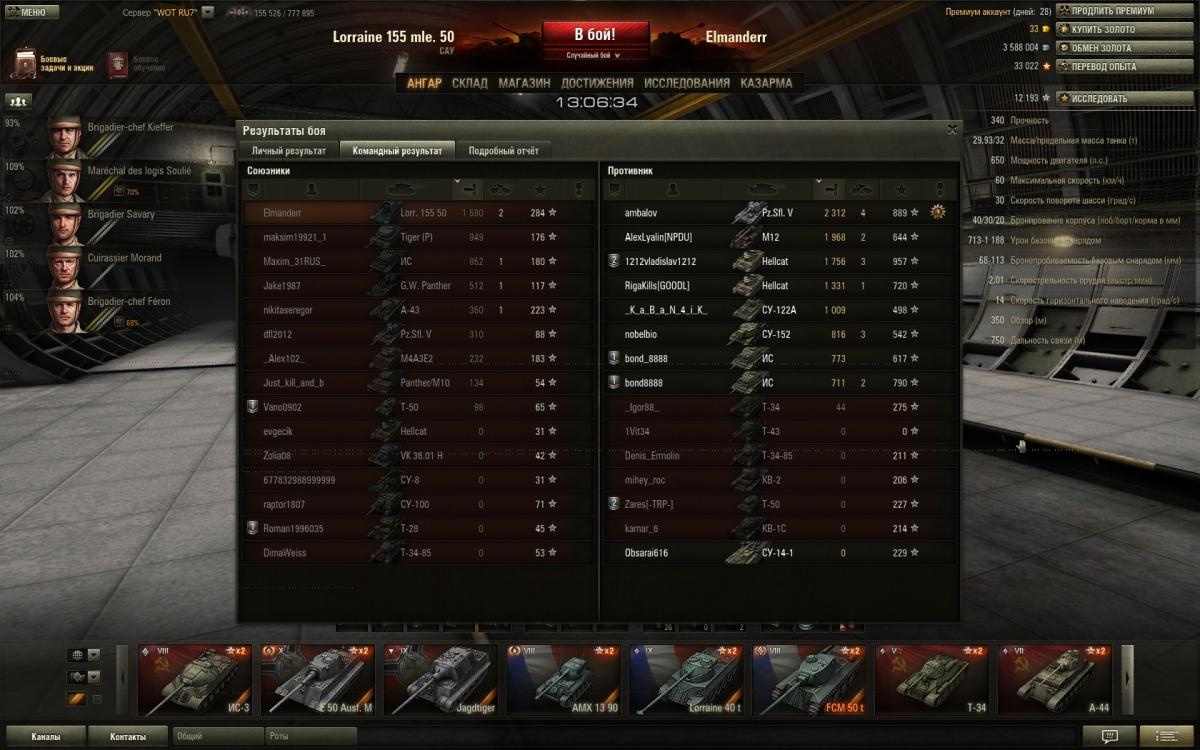Switch to Личный результат tab
This screenshot has height=750, width=1200.
pos(289,151)
